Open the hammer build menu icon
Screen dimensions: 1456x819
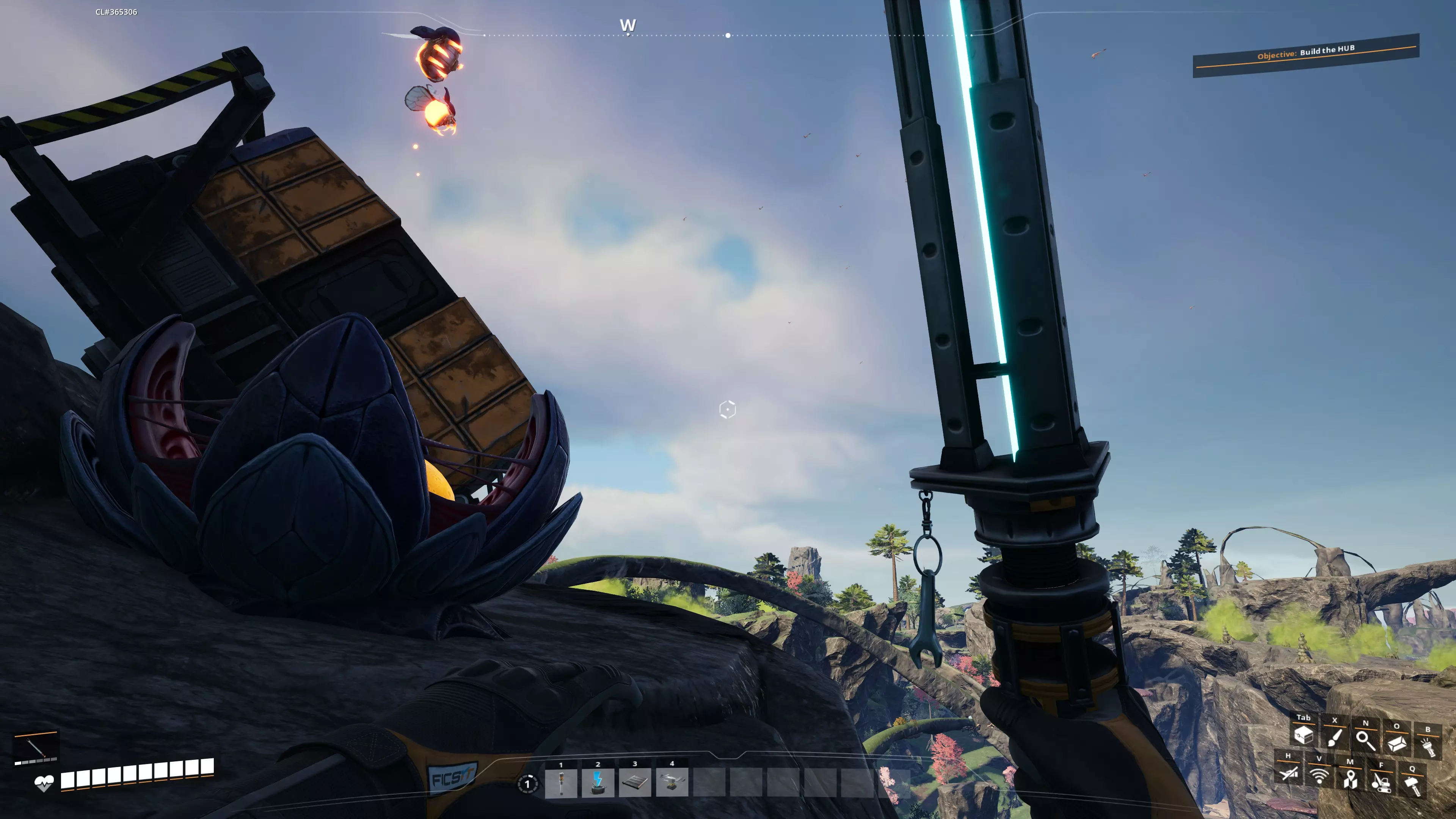coord(1412,786)
